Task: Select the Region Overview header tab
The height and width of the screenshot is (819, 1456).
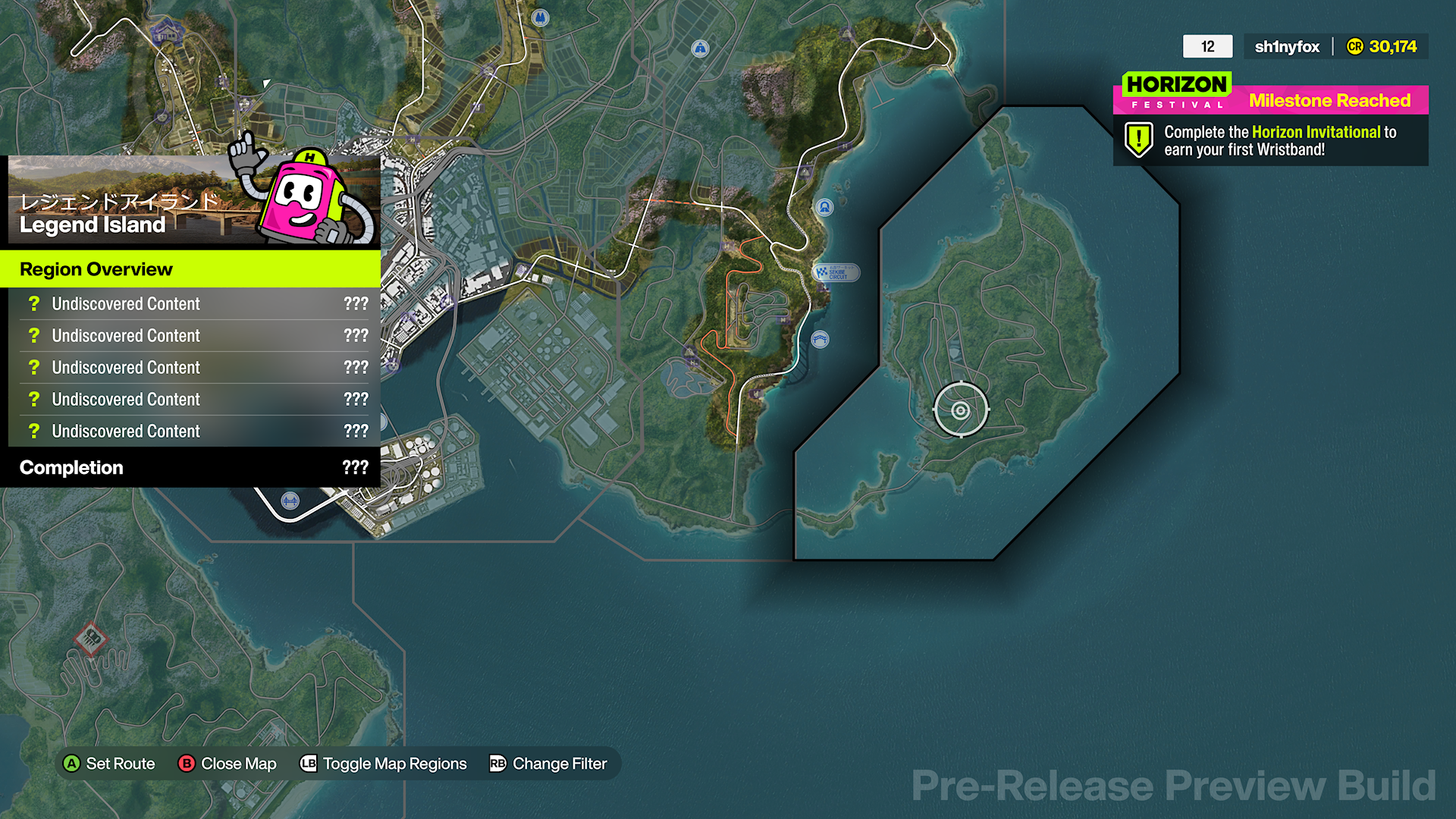Action: 96,269
